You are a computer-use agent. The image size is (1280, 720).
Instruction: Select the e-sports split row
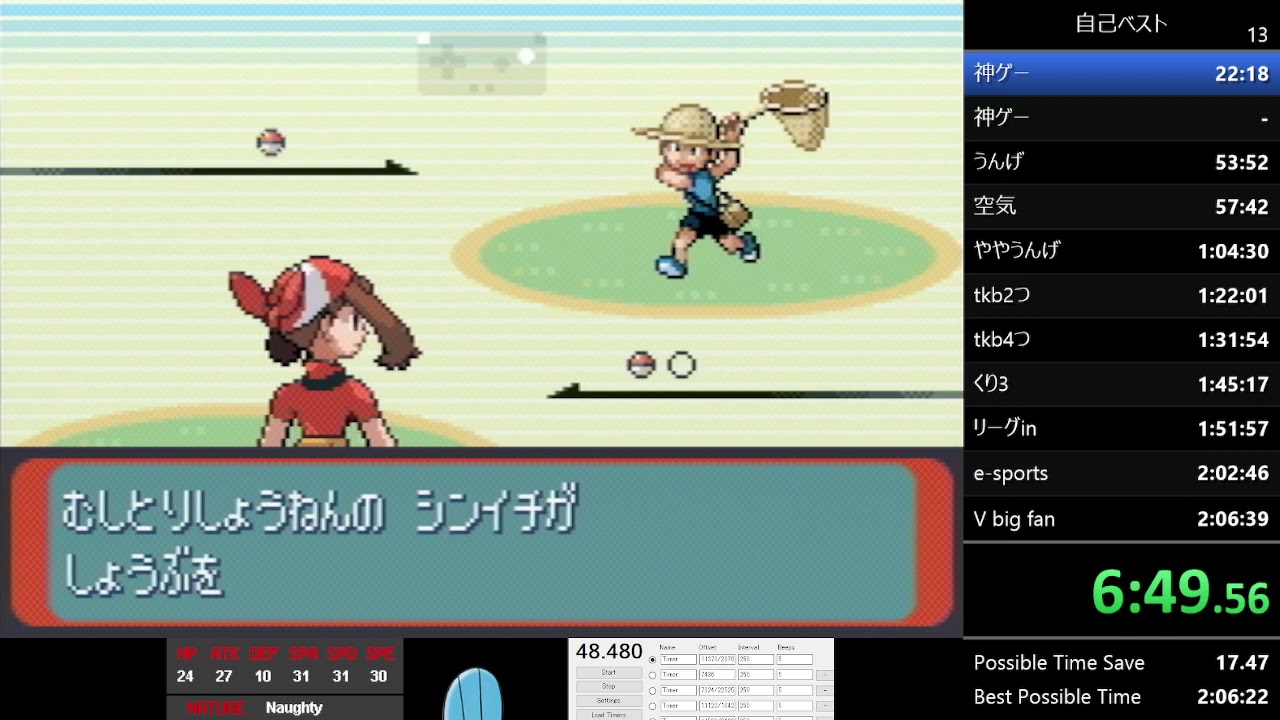[1119, 473]
